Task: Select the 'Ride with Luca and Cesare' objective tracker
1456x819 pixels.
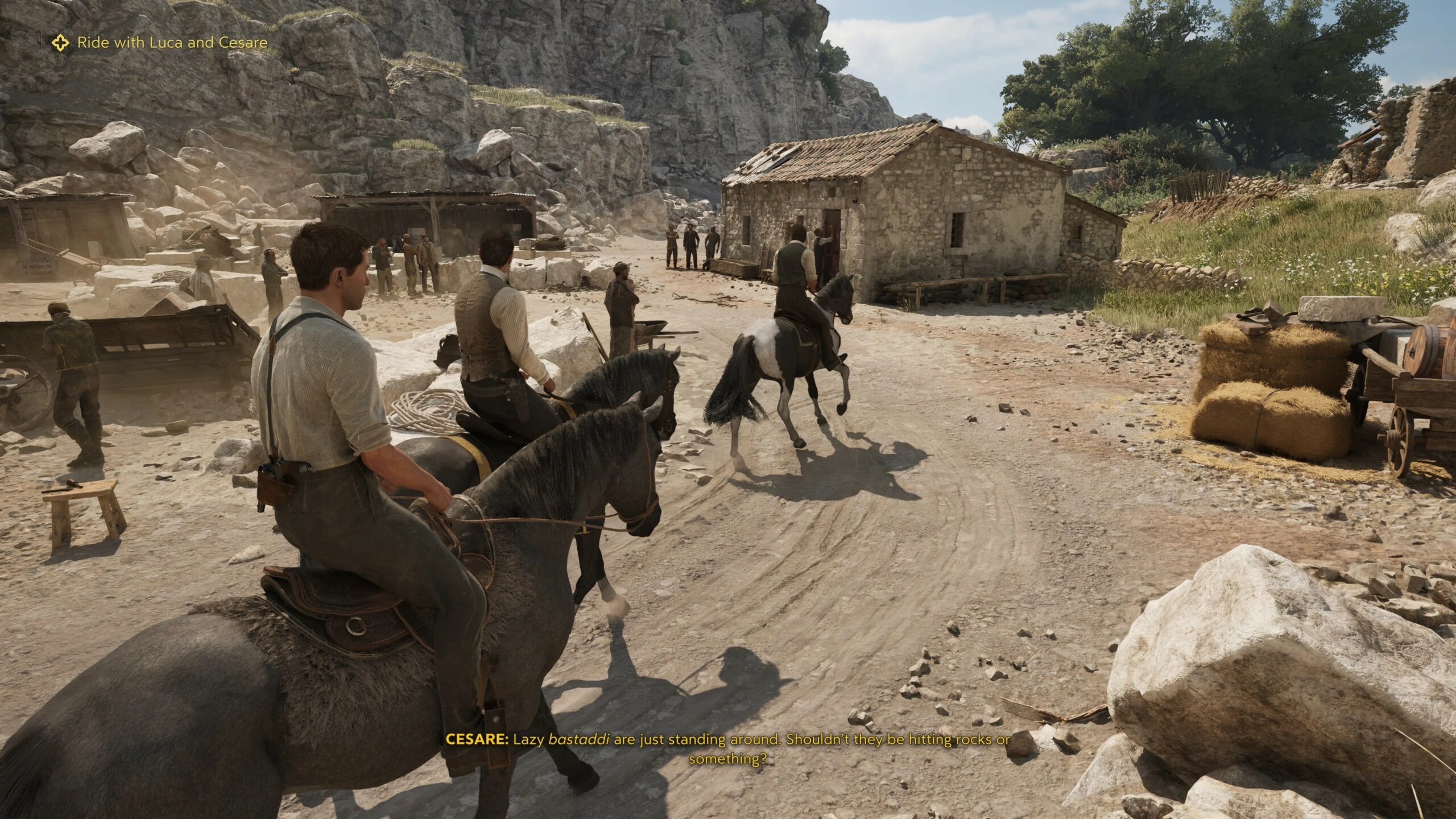Action: point(172,43)
